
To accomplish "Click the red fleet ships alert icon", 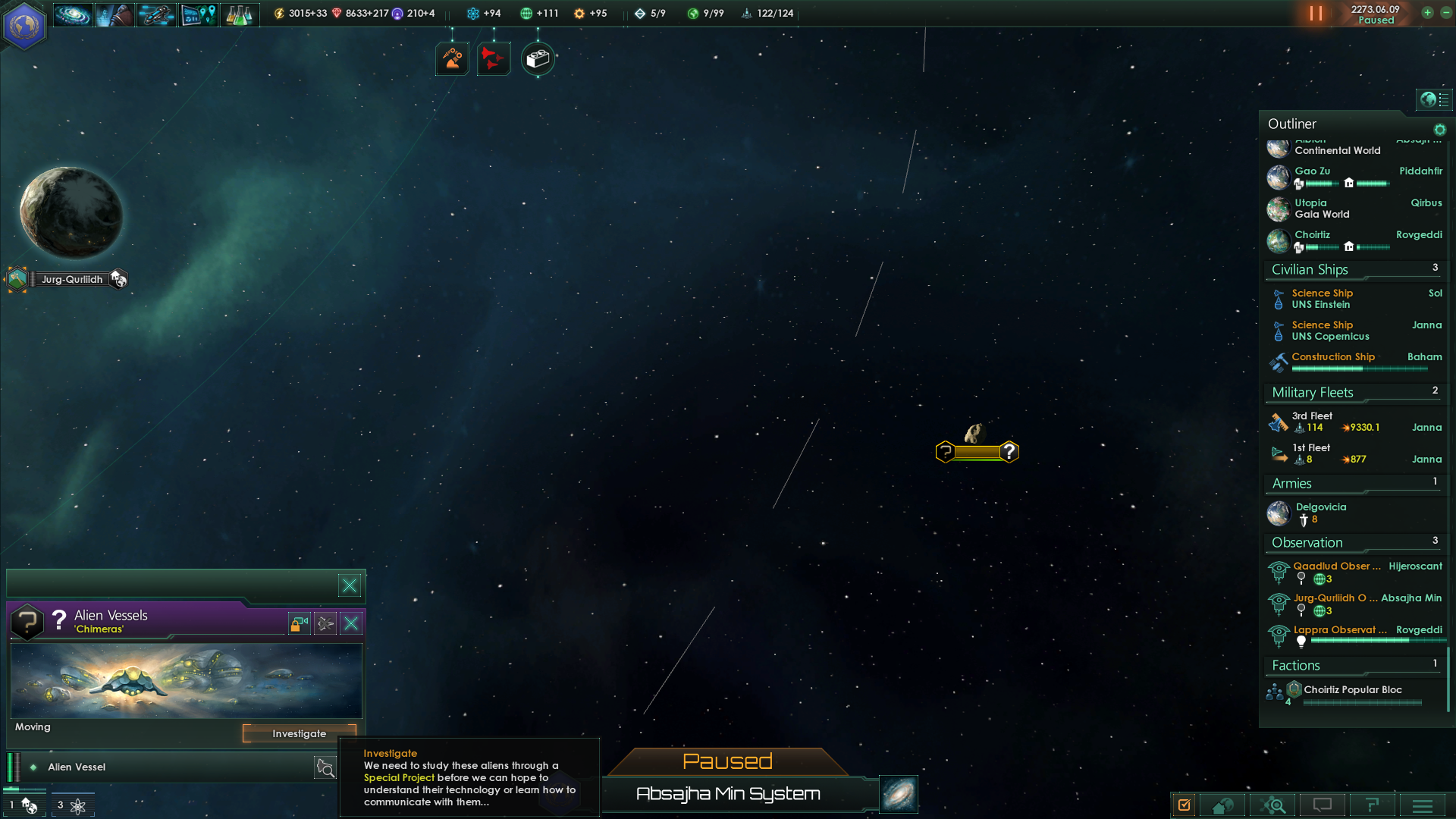I will coord(493,58).
